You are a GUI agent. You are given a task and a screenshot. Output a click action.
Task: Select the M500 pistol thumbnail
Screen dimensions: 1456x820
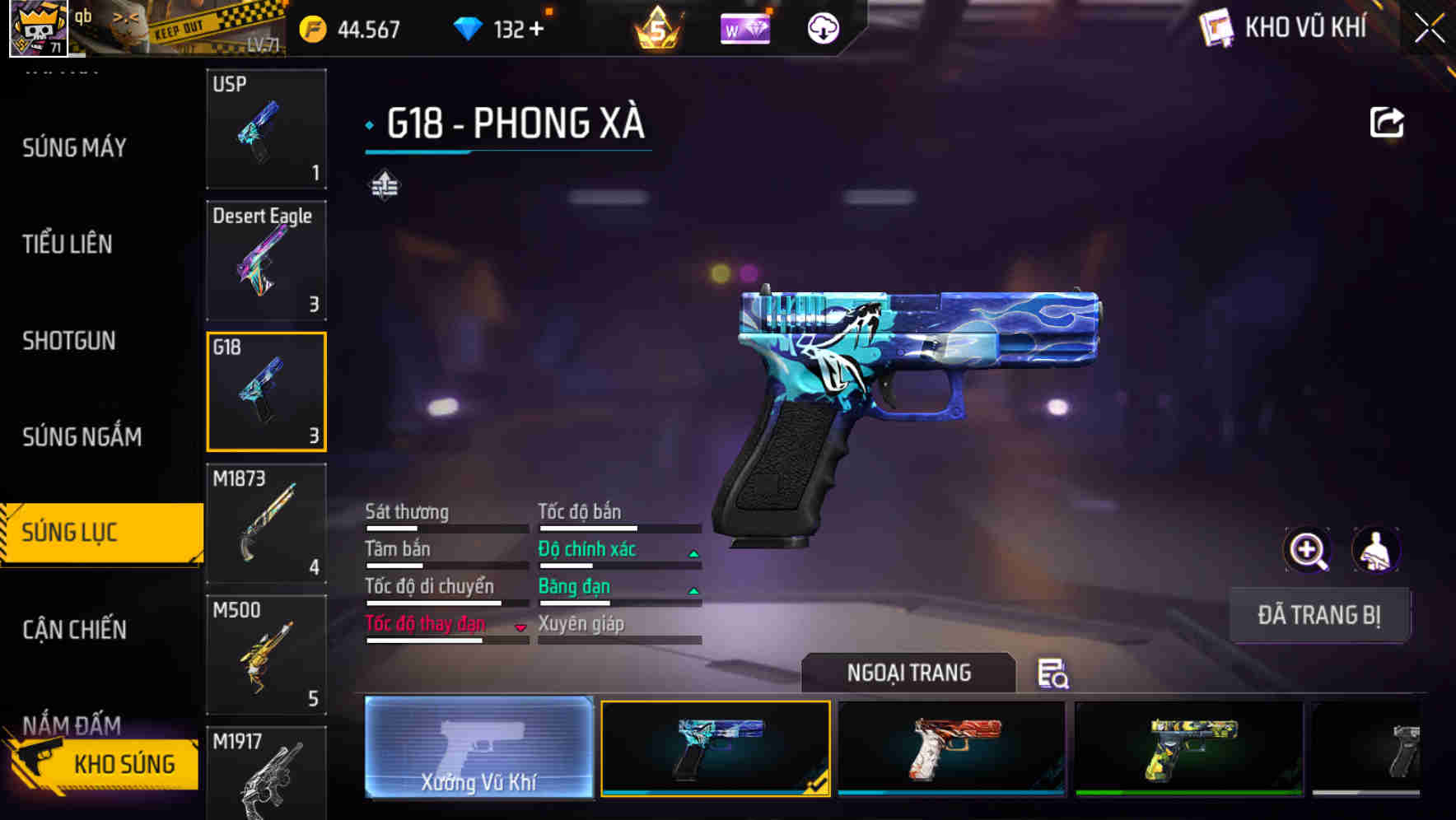266,655
